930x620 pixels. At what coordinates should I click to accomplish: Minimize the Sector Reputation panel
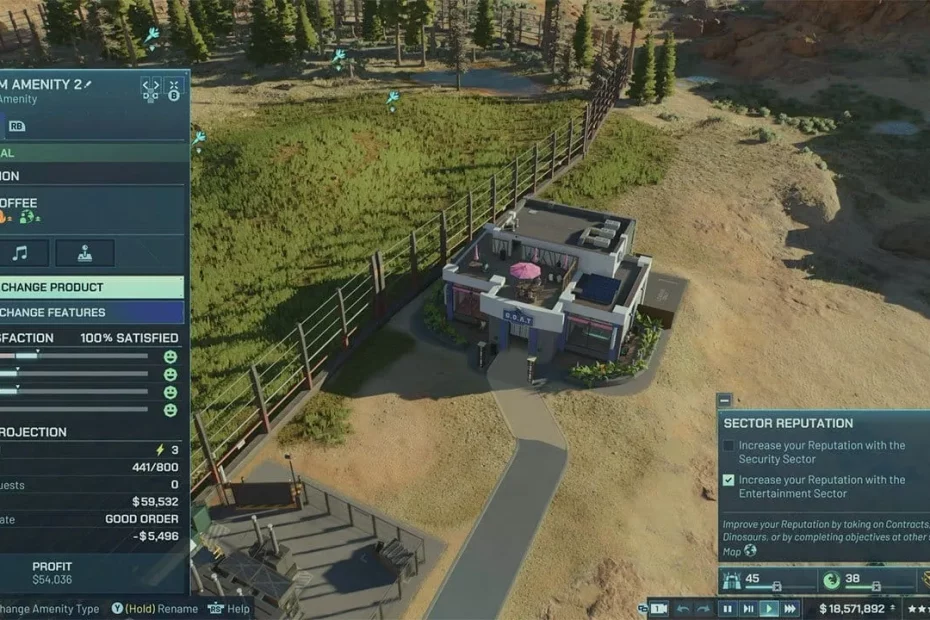[725, 400]
